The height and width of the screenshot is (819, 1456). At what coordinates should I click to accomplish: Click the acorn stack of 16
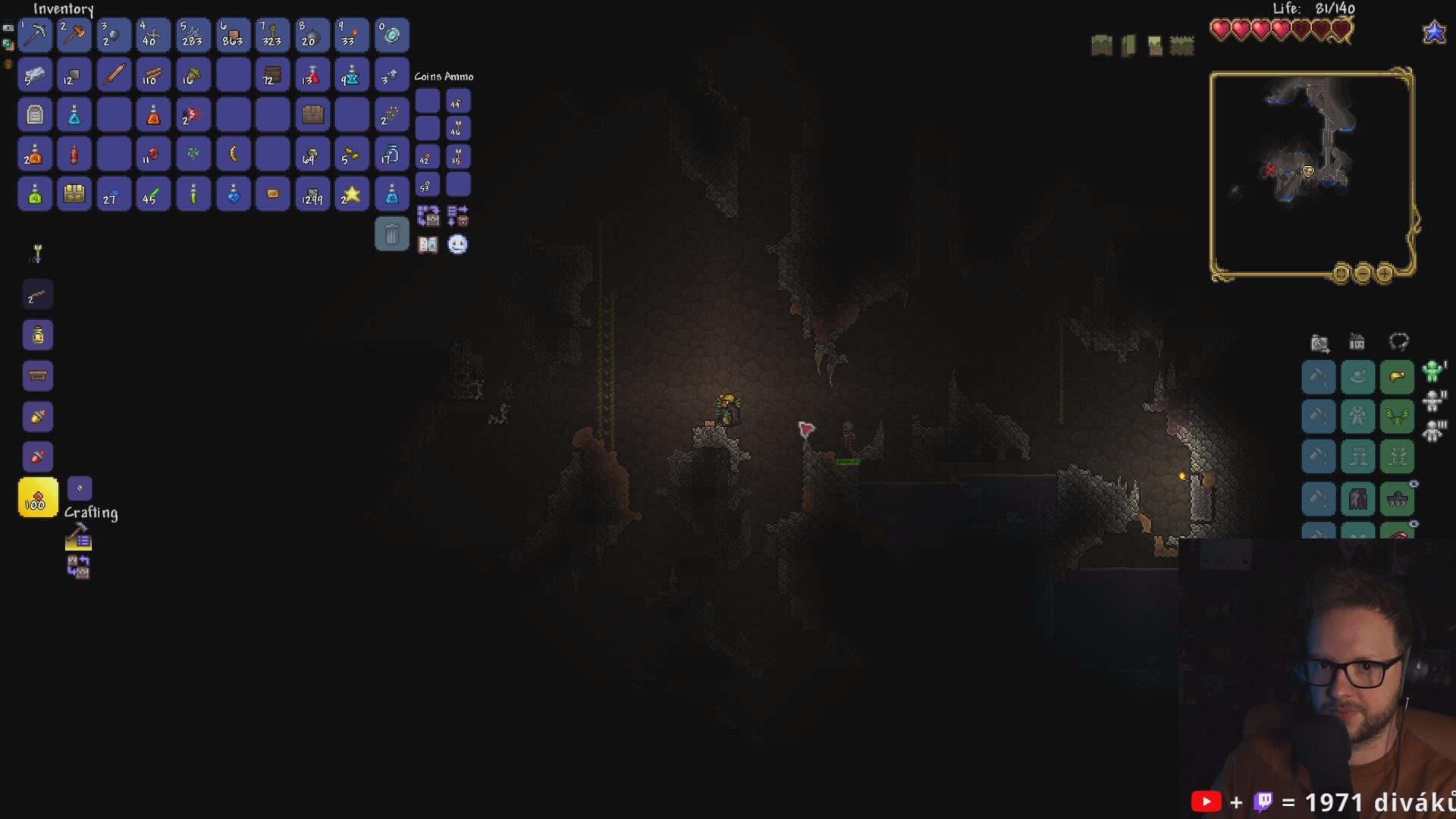click(x=193, y=75)
